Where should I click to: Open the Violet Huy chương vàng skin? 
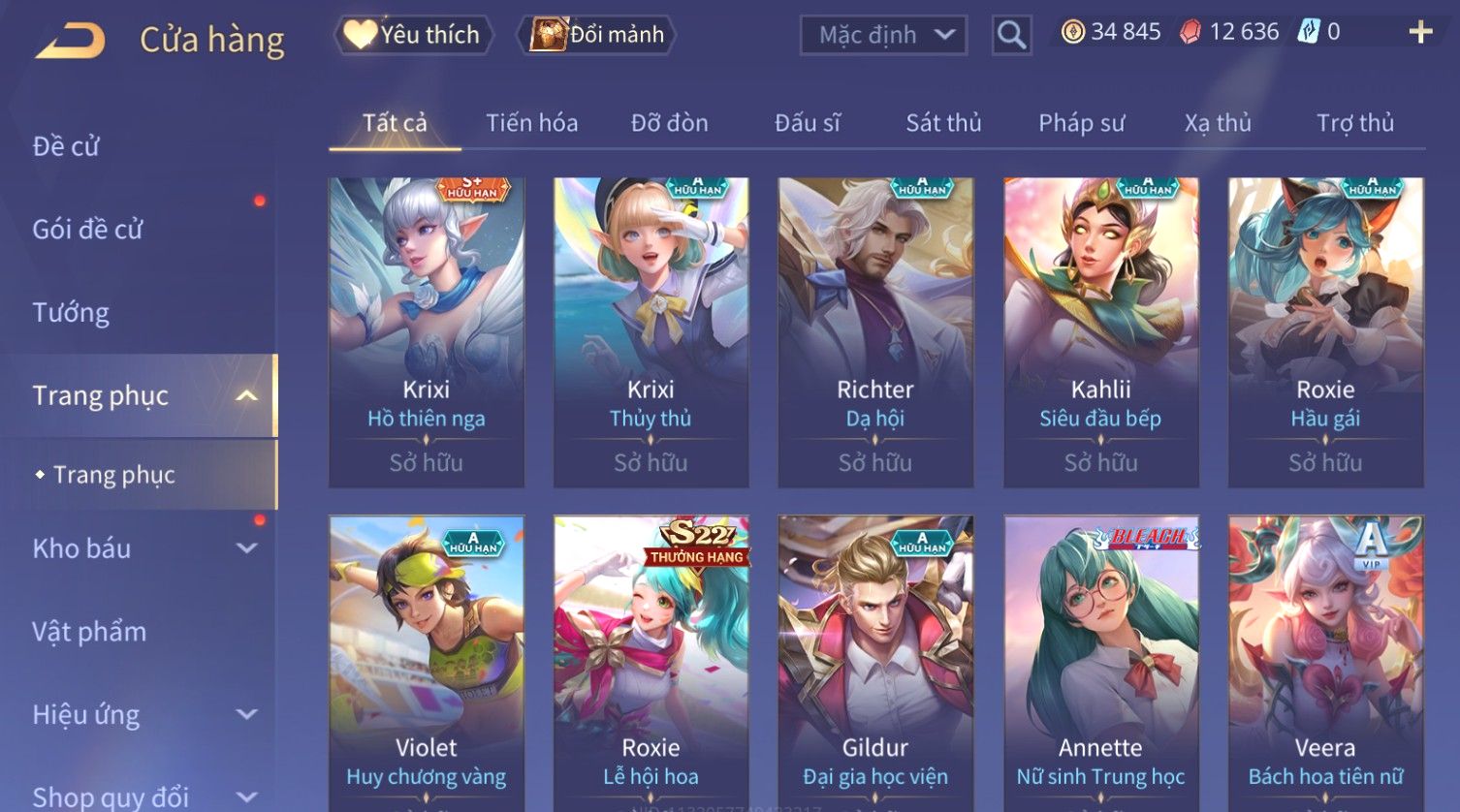pos(427,664)
